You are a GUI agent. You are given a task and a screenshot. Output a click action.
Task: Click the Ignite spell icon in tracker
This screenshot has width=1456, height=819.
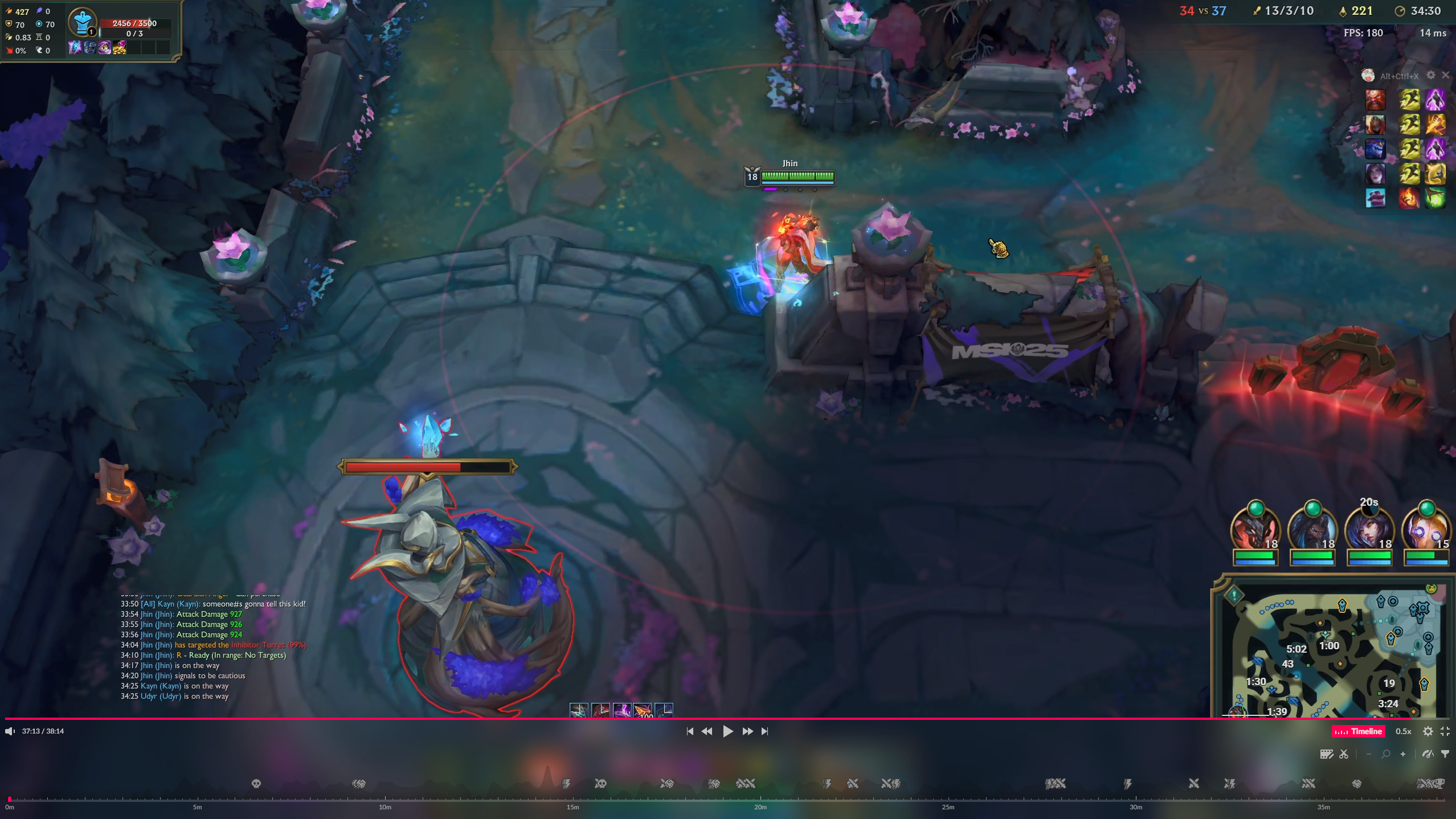point(1409,198)
